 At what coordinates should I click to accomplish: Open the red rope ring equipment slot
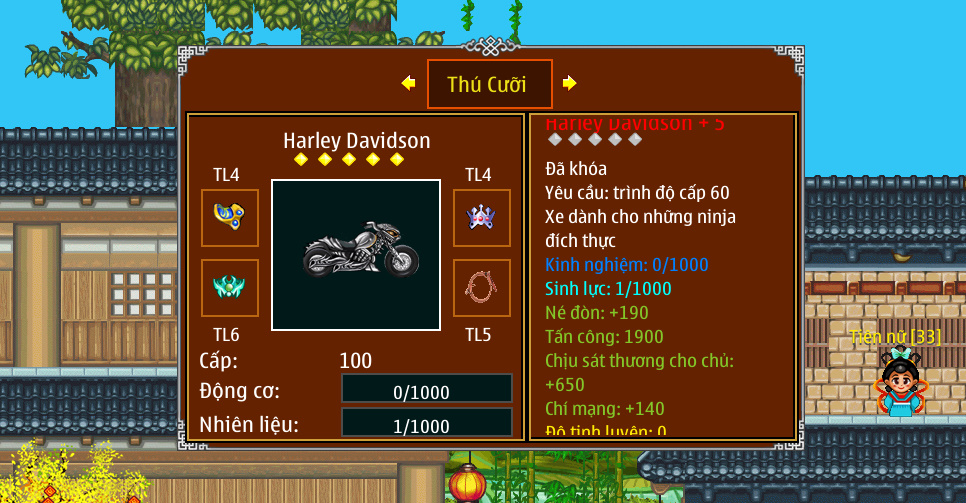482,288
